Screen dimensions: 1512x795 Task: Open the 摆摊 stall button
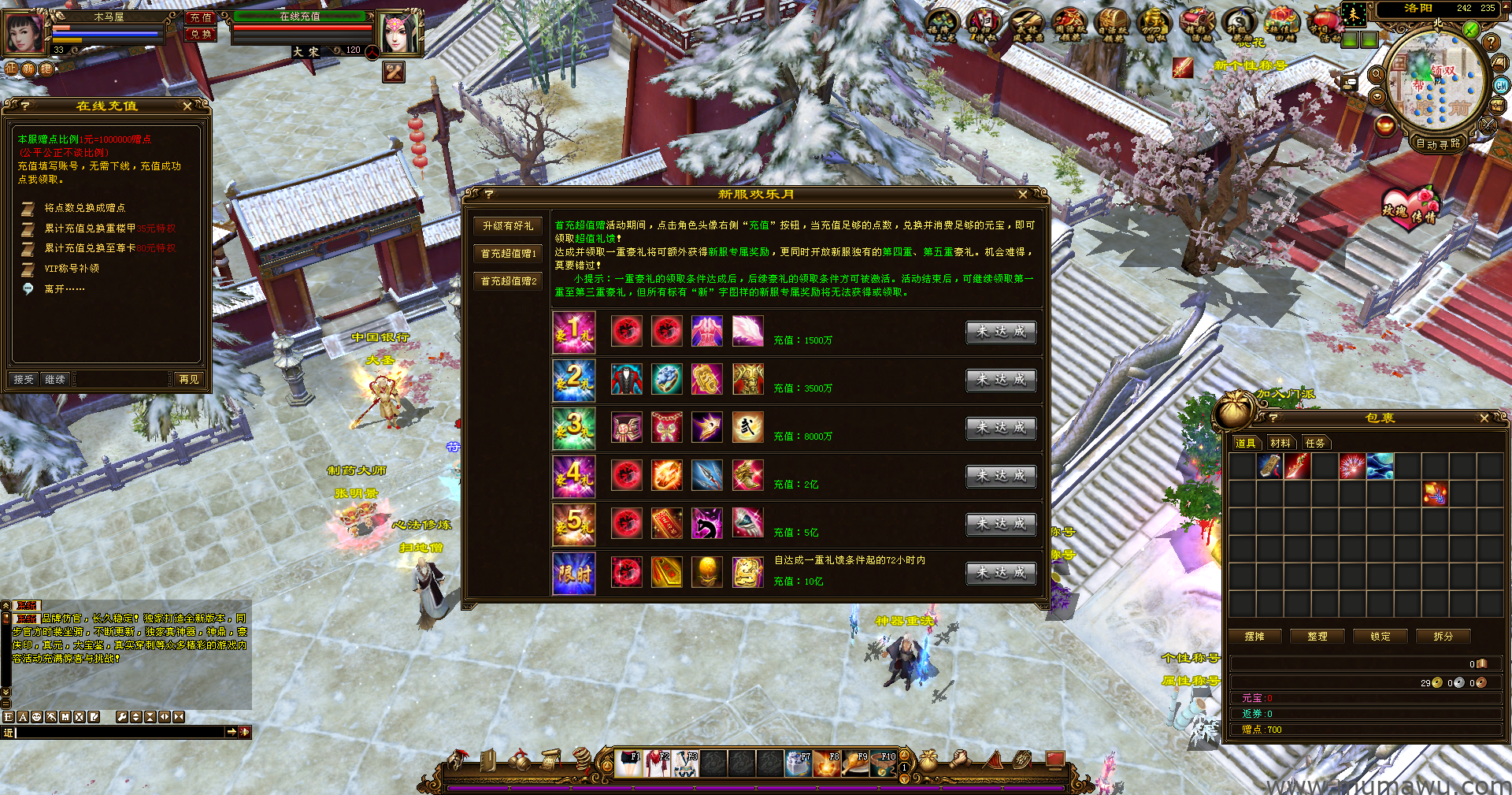(1254, 637)
